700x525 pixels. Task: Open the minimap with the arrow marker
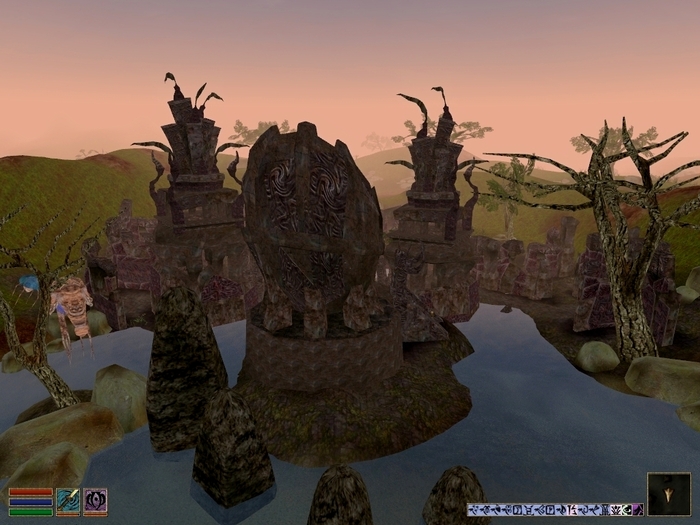[x=668, y=494]
